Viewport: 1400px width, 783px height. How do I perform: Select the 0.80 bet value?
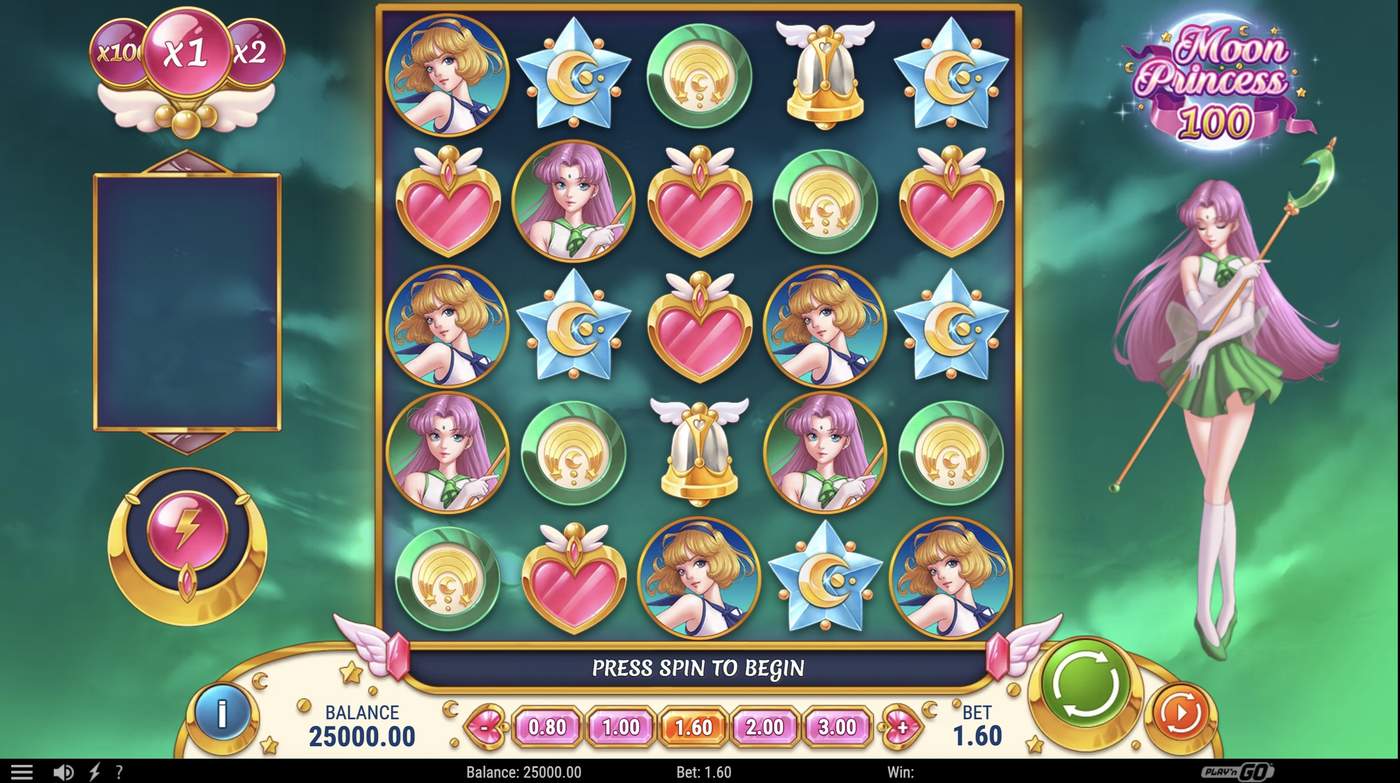point(547,727)
